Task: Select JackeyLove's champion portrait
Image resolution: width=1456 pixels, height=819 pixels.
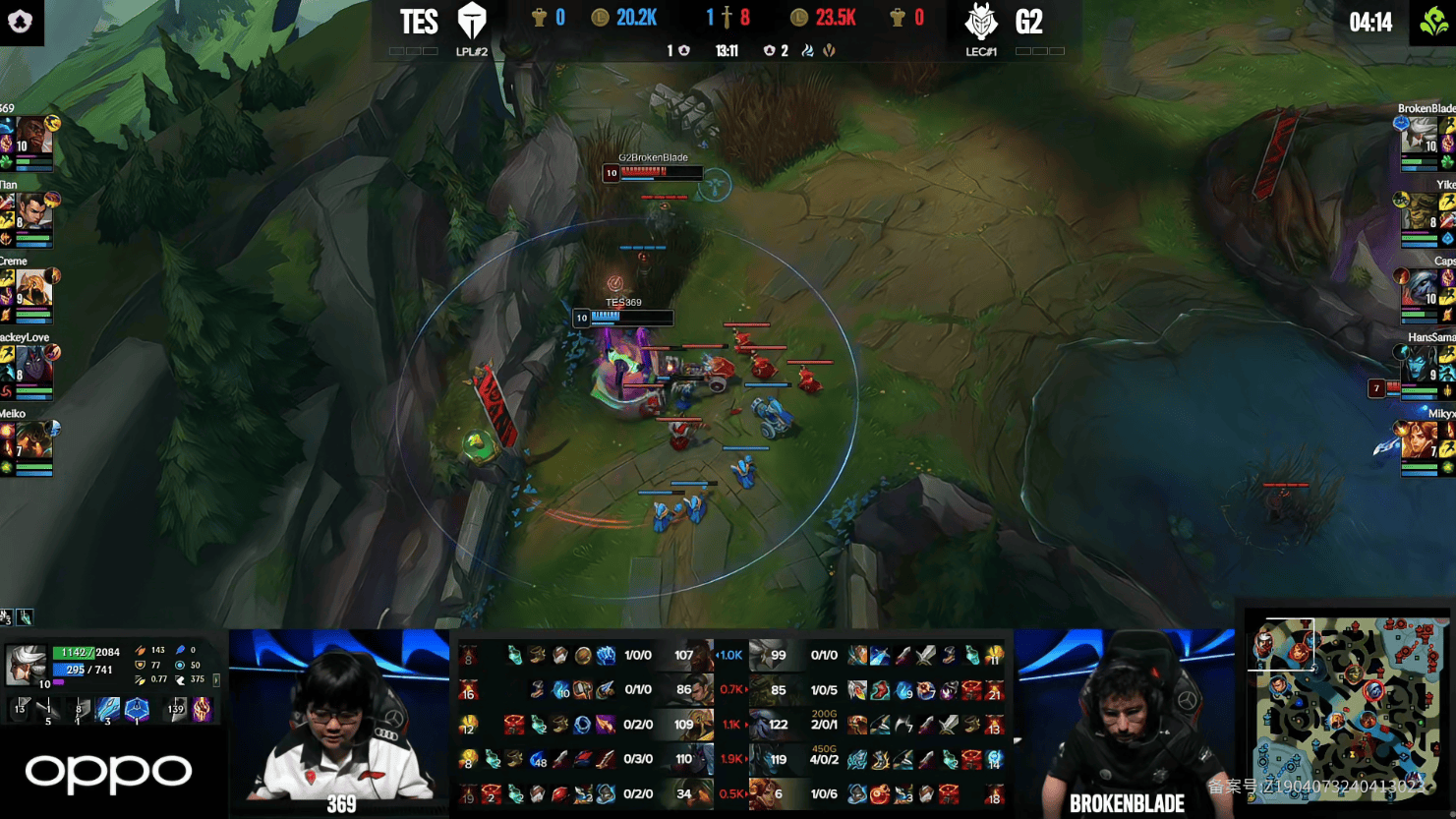Action: click(32, 365)
